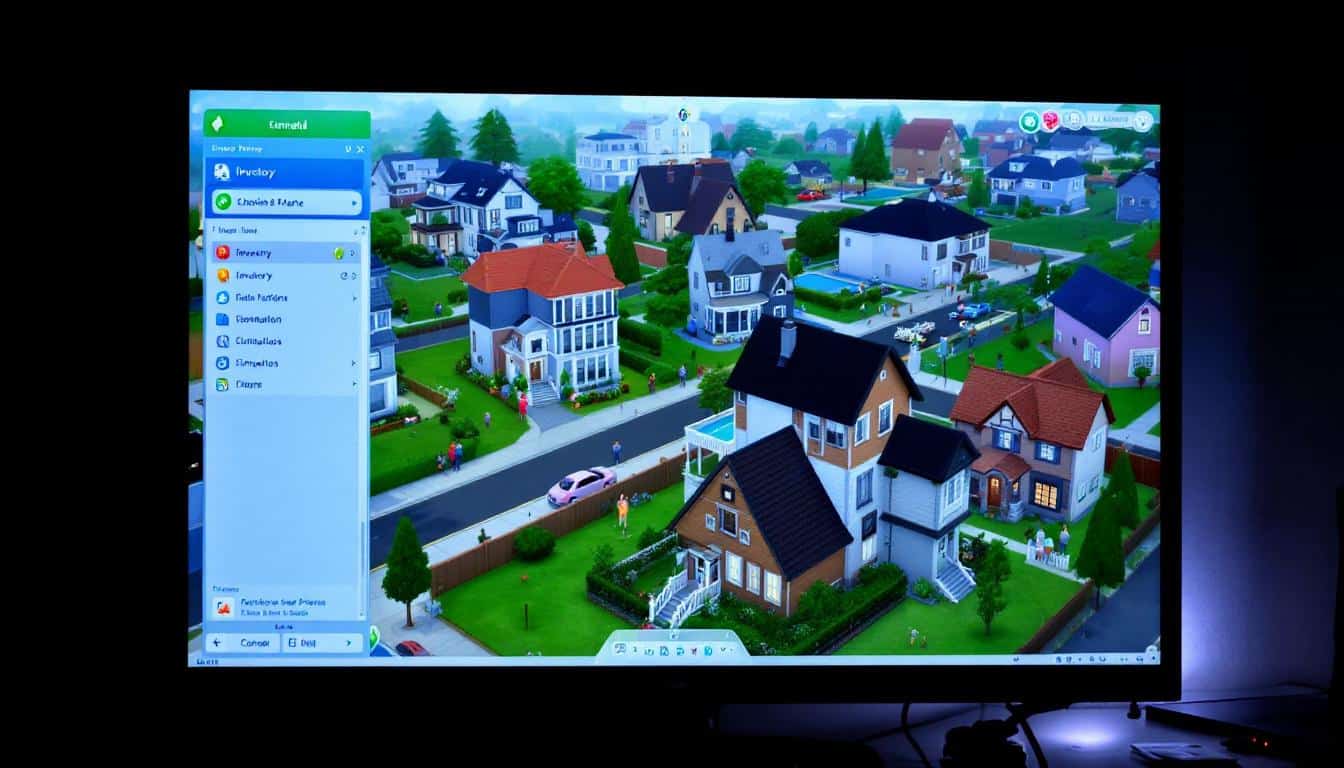Image resolution: width=1344 pixels, height=768 pixels.
Task: Expand the Chosen Name household entry
Action: 283,201
